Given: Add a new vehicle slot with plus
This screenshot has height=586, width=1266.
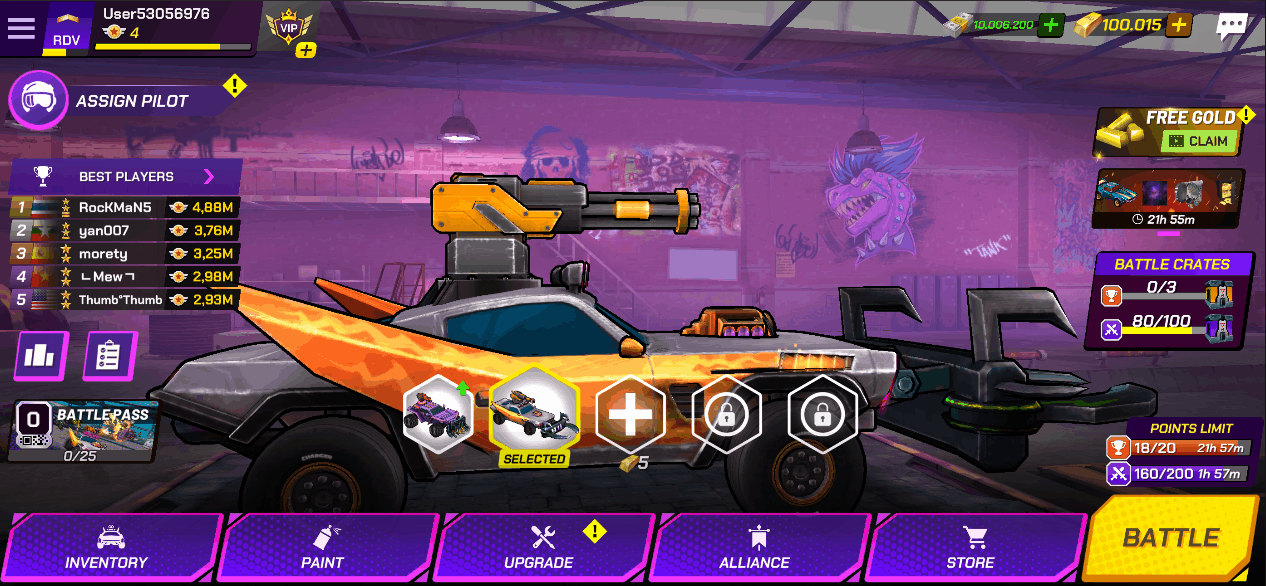Looking at the screenshot, I should point(630,414).
